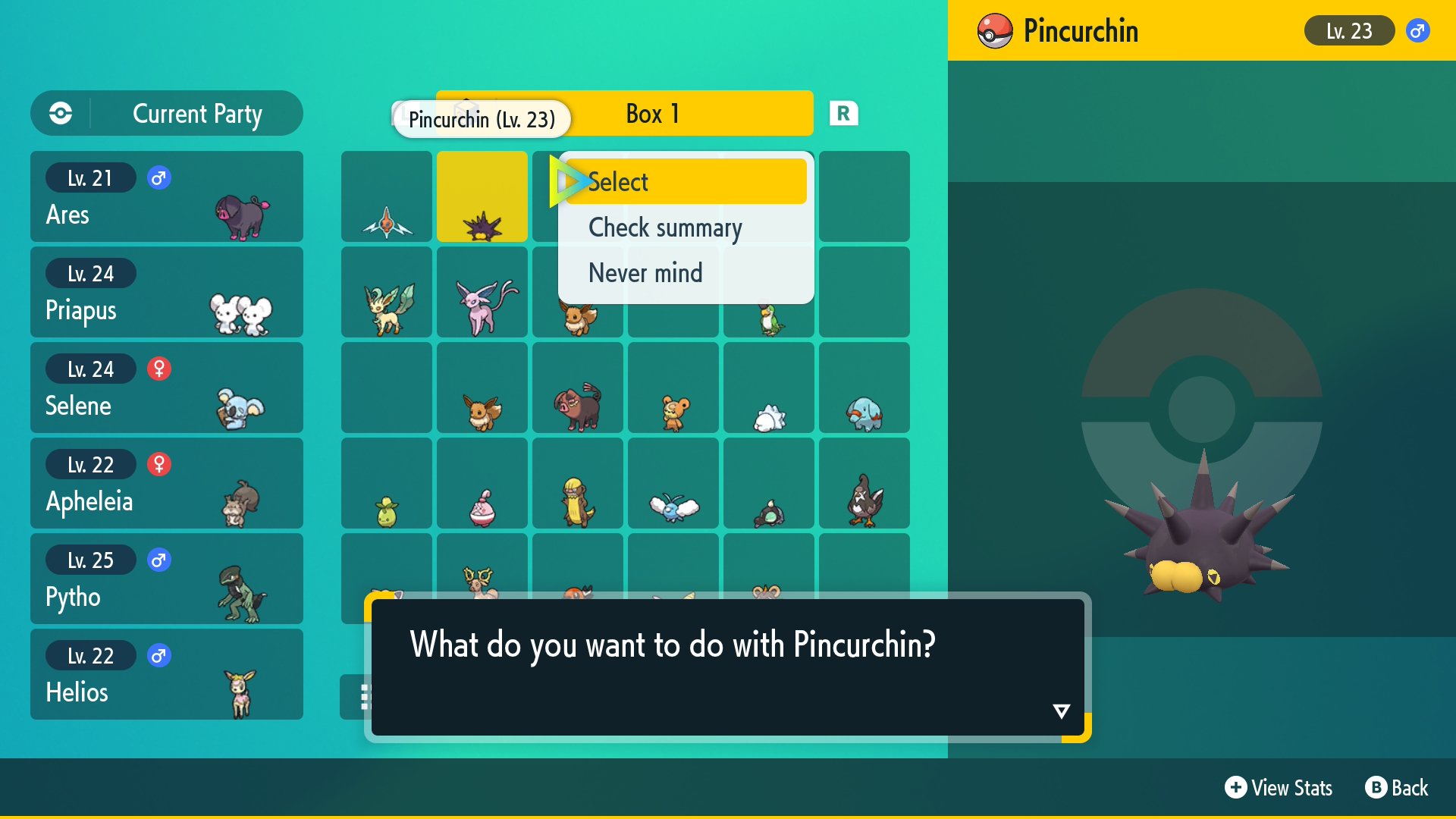The image size is (1456, 819).
Task: Select Ares in the current party
Action: (167, 196)
